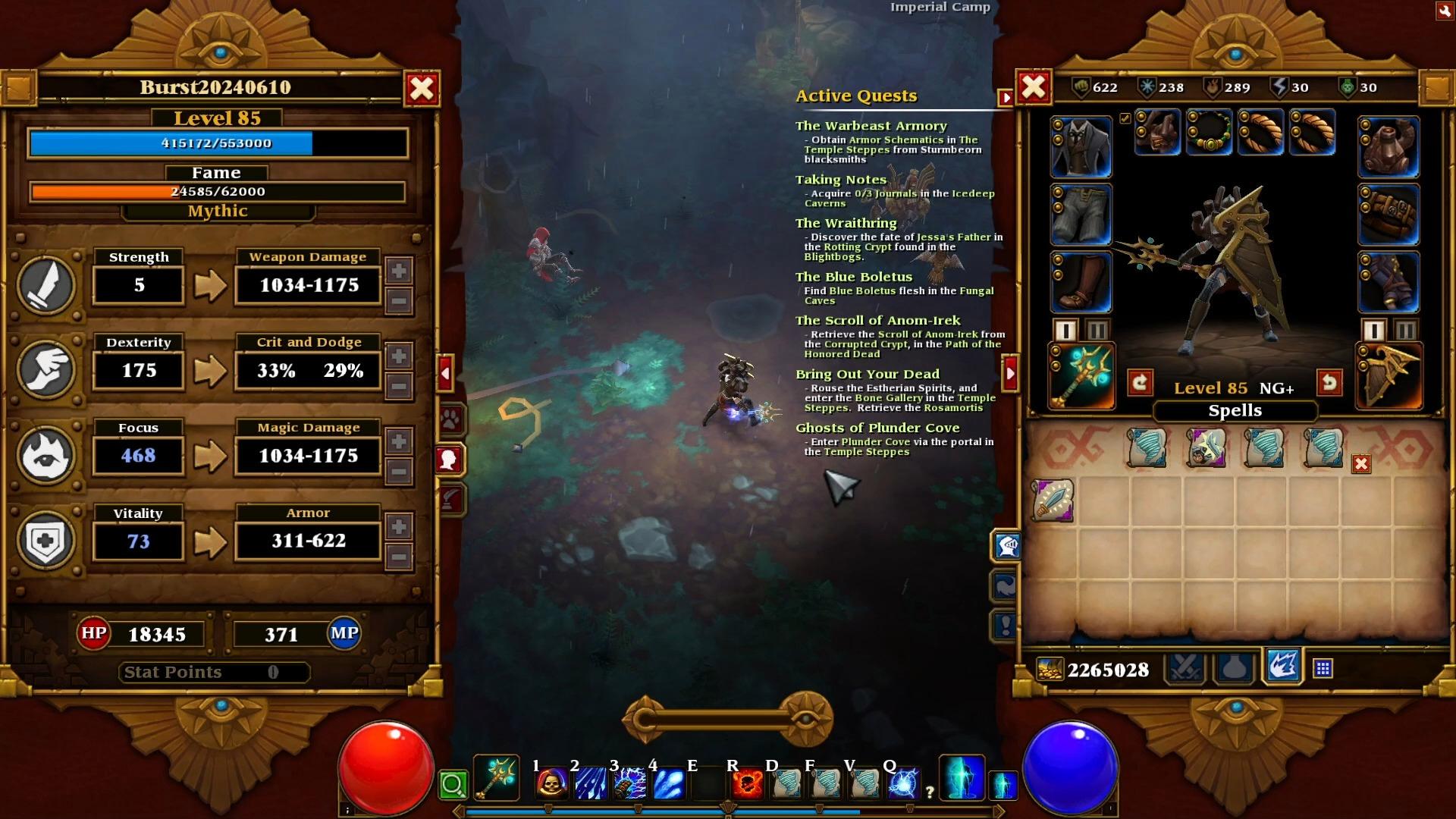Select the equipped staff weapon slot
The image size is (1456, 819).
1081,376
